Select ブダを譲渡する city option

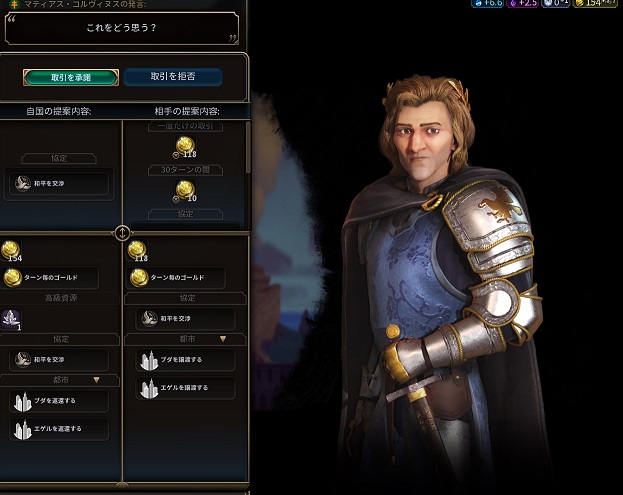pos(185,359)
